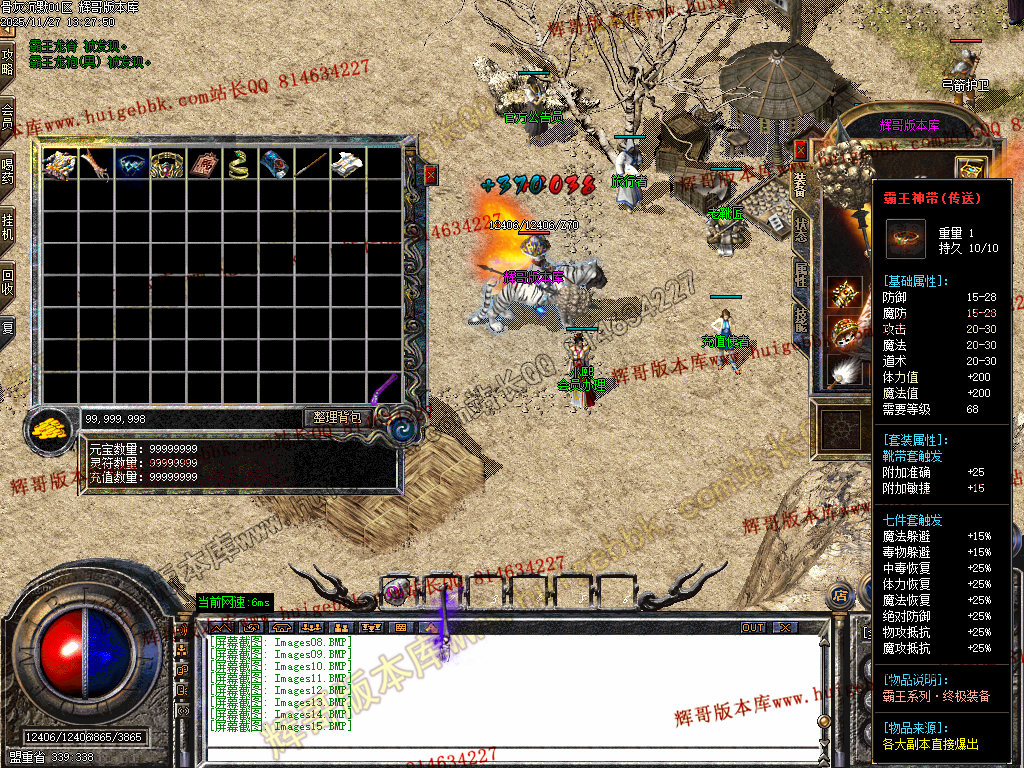Select the coiled green snake item
The image size is (1024, 768).
point(239,164)
